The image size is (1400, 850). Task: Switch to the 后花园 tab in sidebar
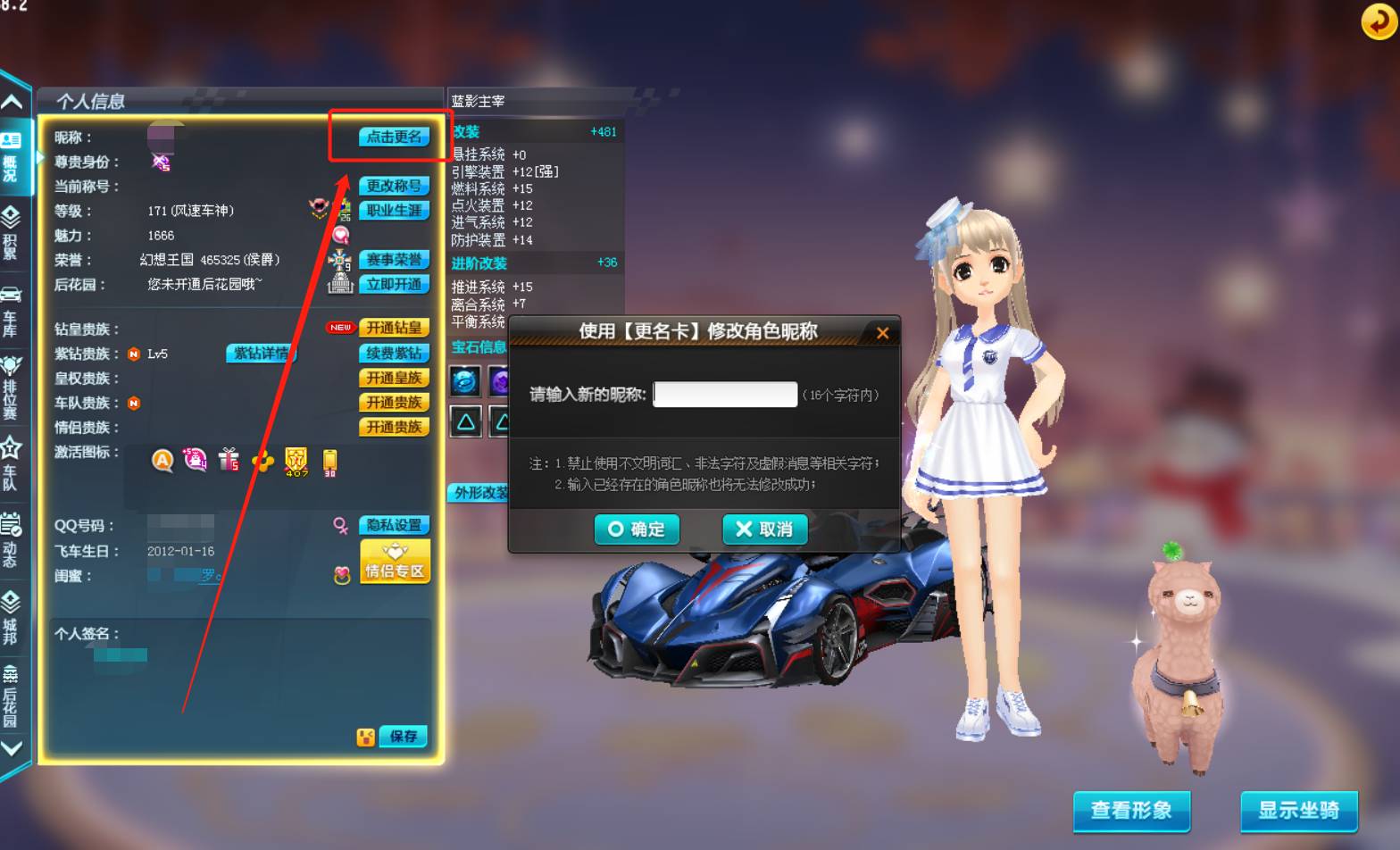(13, 687)
